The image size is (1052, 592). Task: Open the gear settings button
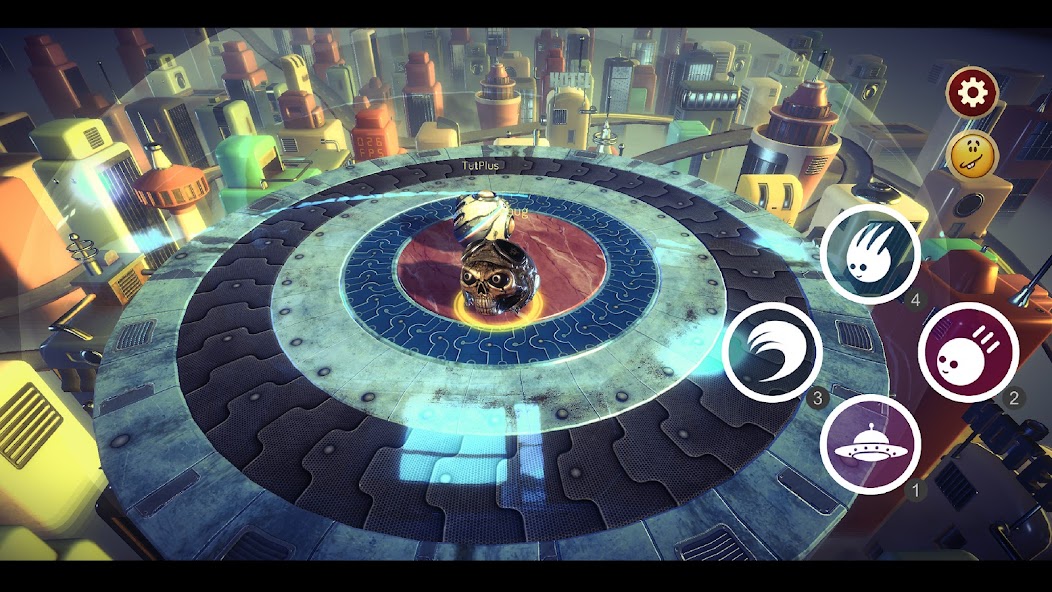[972, 93]
